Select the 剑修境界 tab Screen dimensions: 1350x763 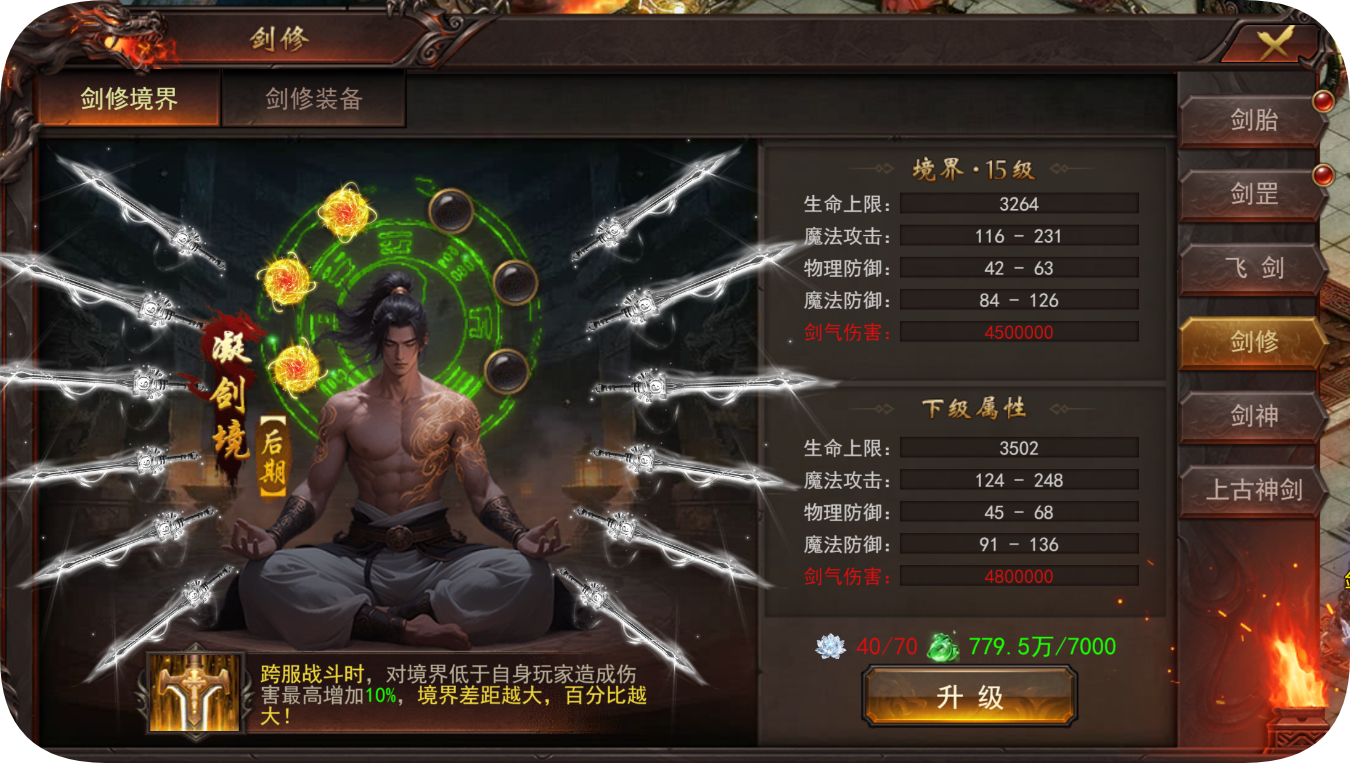(127, 99)
